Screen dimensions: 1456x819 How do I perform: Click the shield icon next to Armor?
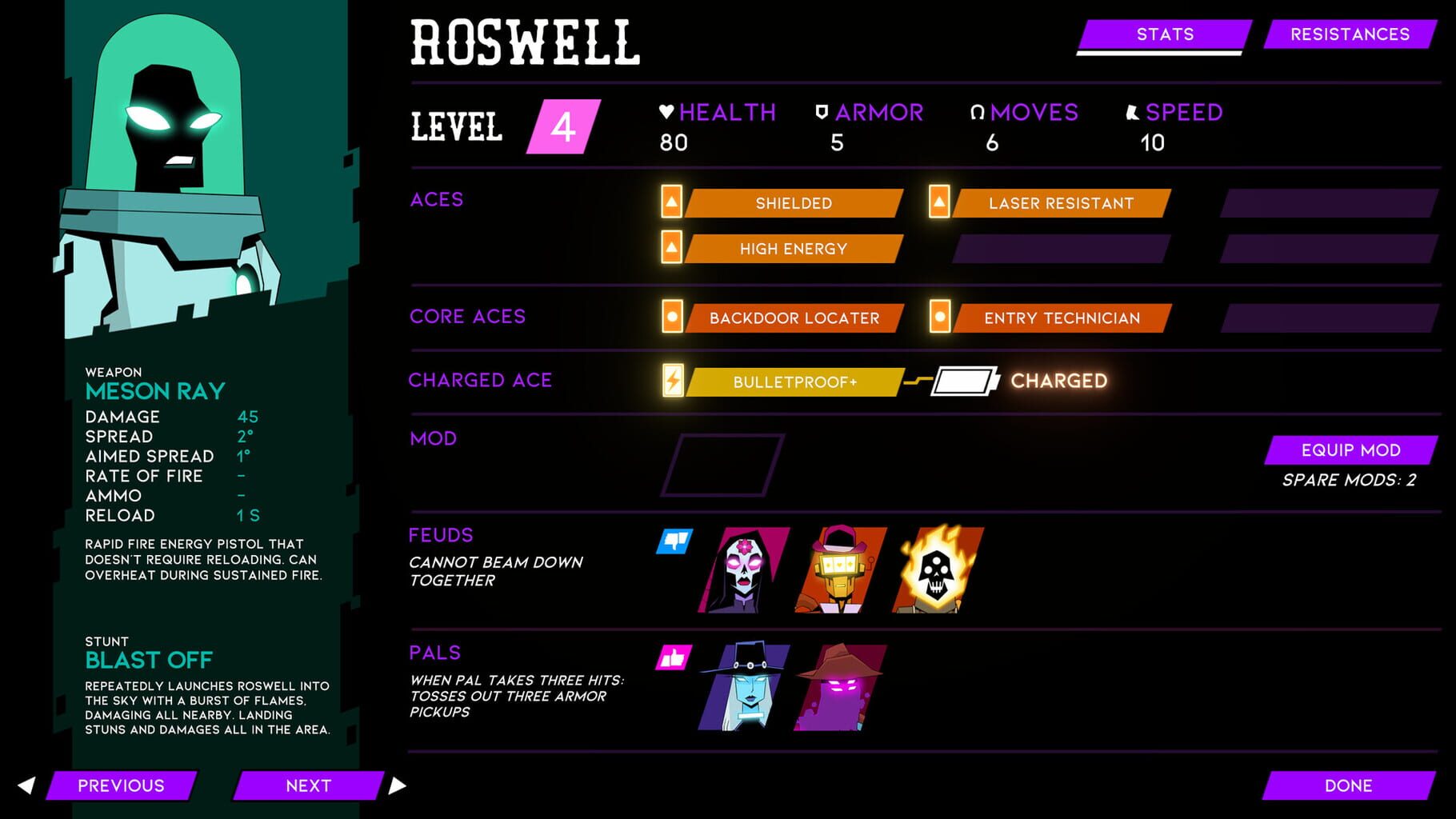(821, 112)
